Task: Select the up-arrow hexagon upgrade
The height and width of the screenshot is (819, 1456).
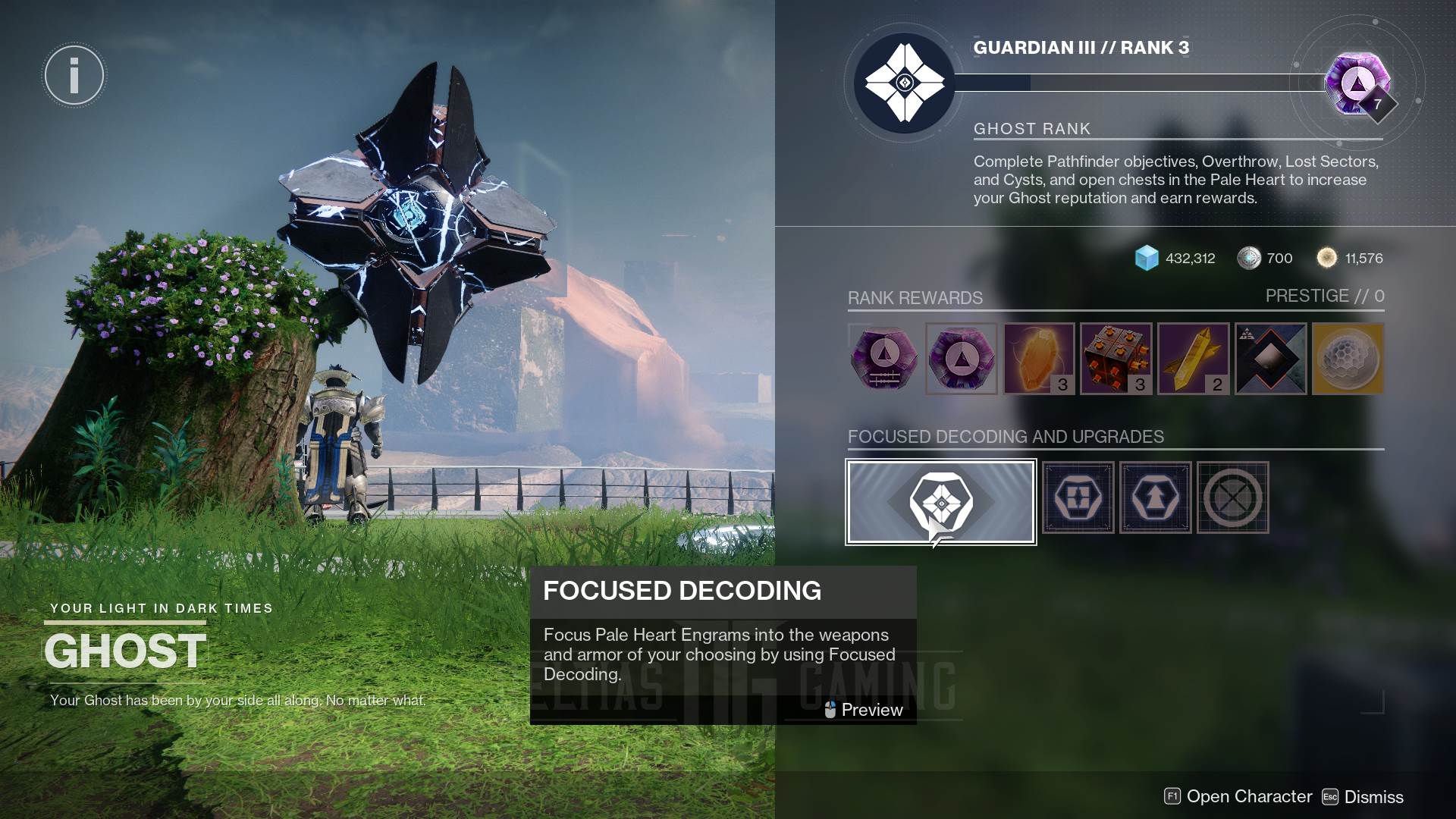Action: tap(1155, 498)
